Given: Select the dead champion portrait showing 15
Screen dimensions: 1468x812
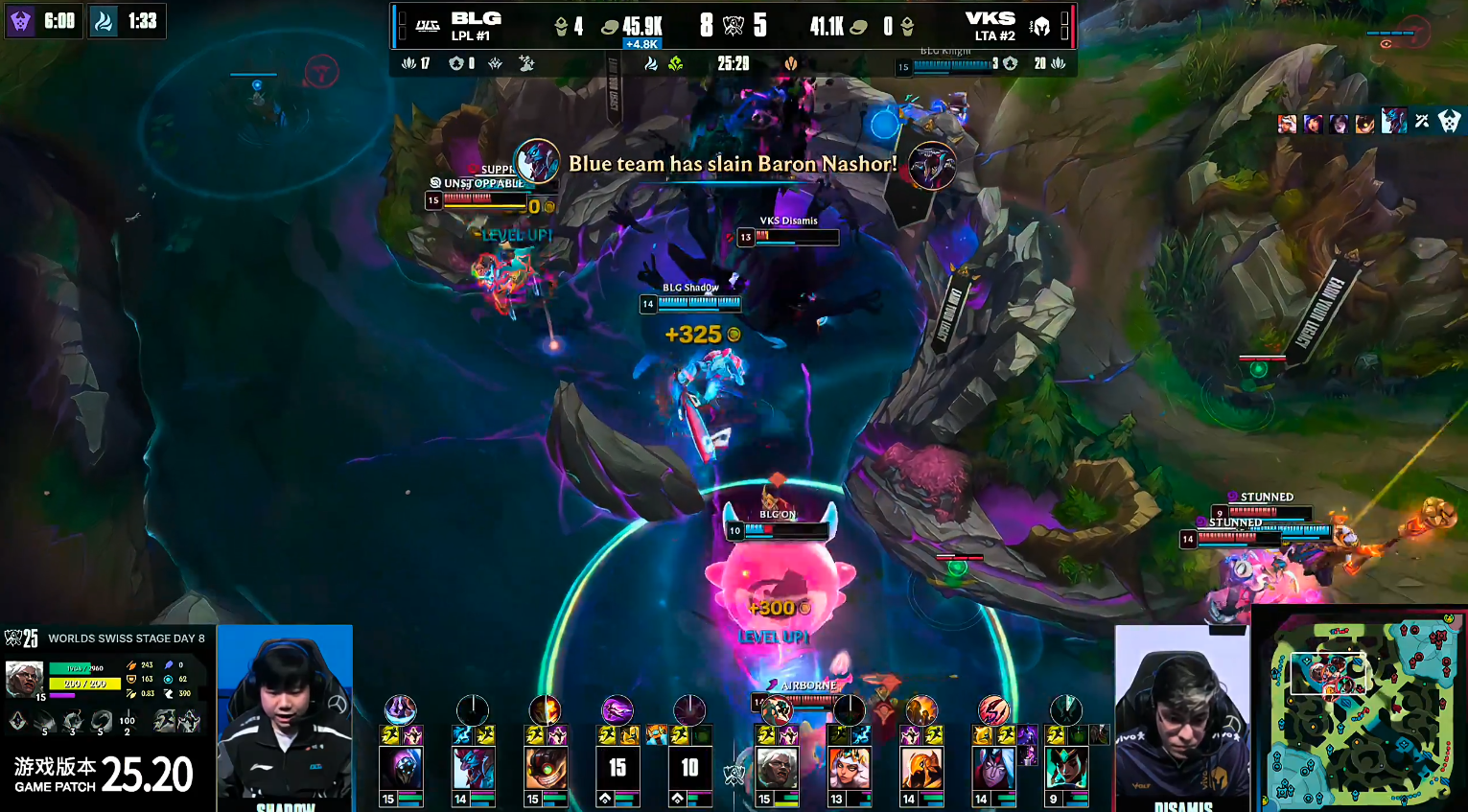Looking at the screenshot, I should (x=617, y=768).
